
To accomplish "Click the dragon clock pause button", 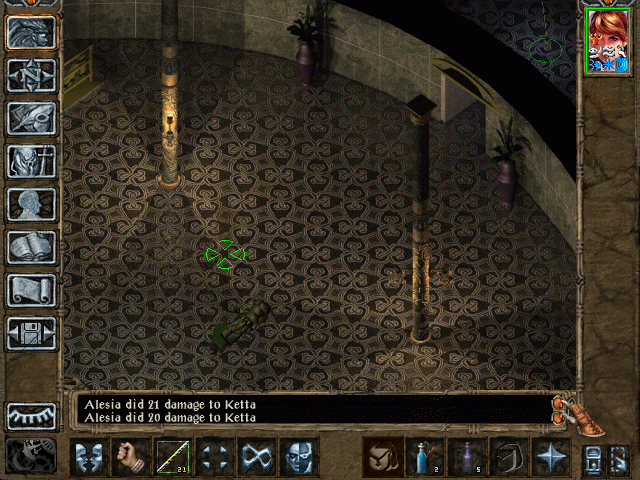I will [30, 456].
